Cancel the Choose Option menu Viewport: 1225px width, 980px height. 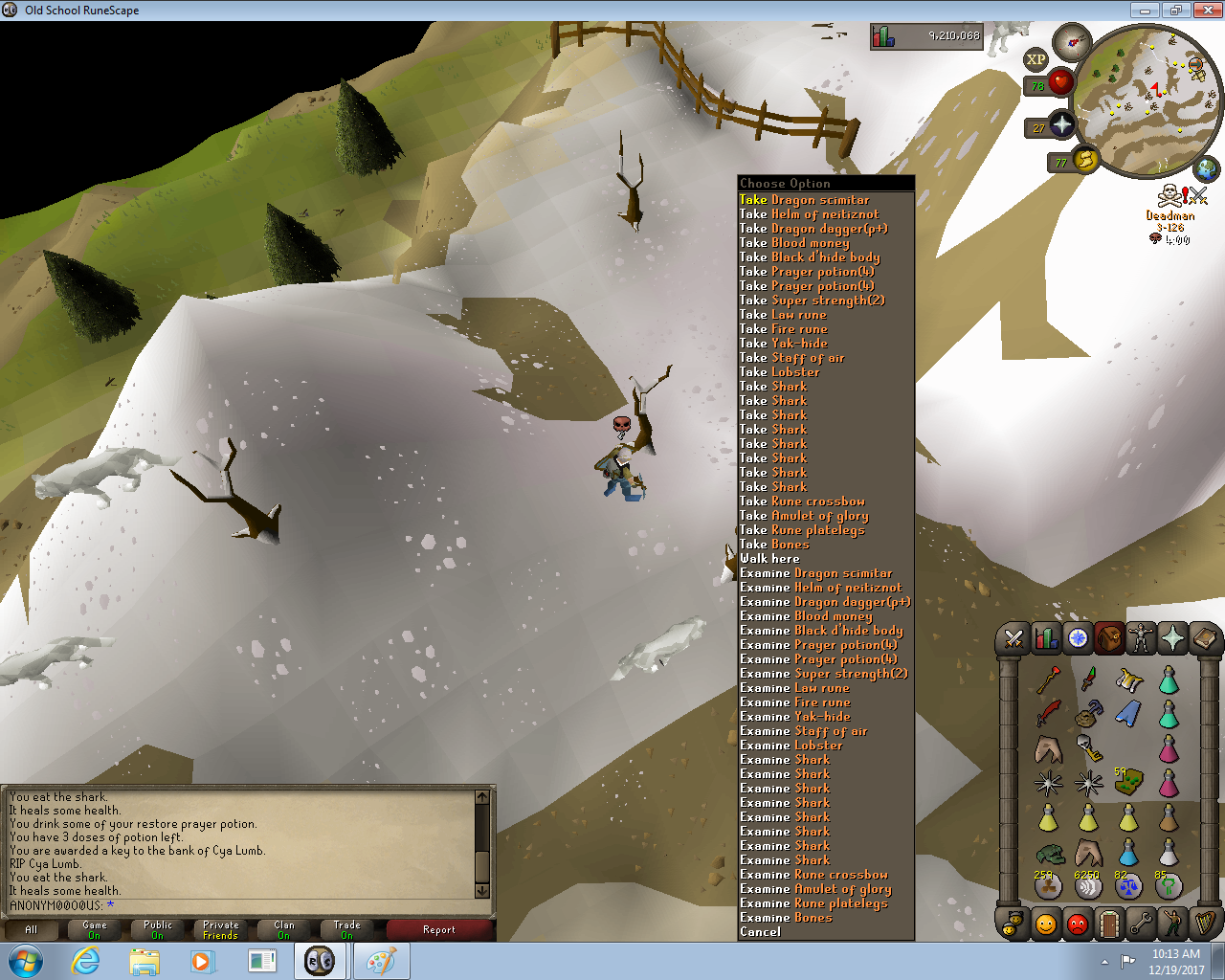point(760,932)
